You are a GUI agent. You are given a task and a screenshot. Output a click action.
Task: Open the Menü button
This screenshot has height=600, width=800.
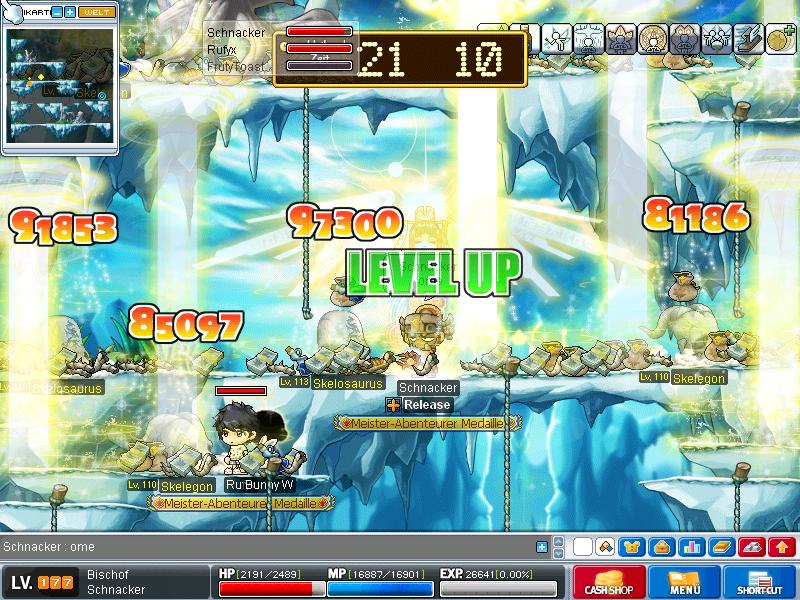pyautogui.click(x=685, y=582)
